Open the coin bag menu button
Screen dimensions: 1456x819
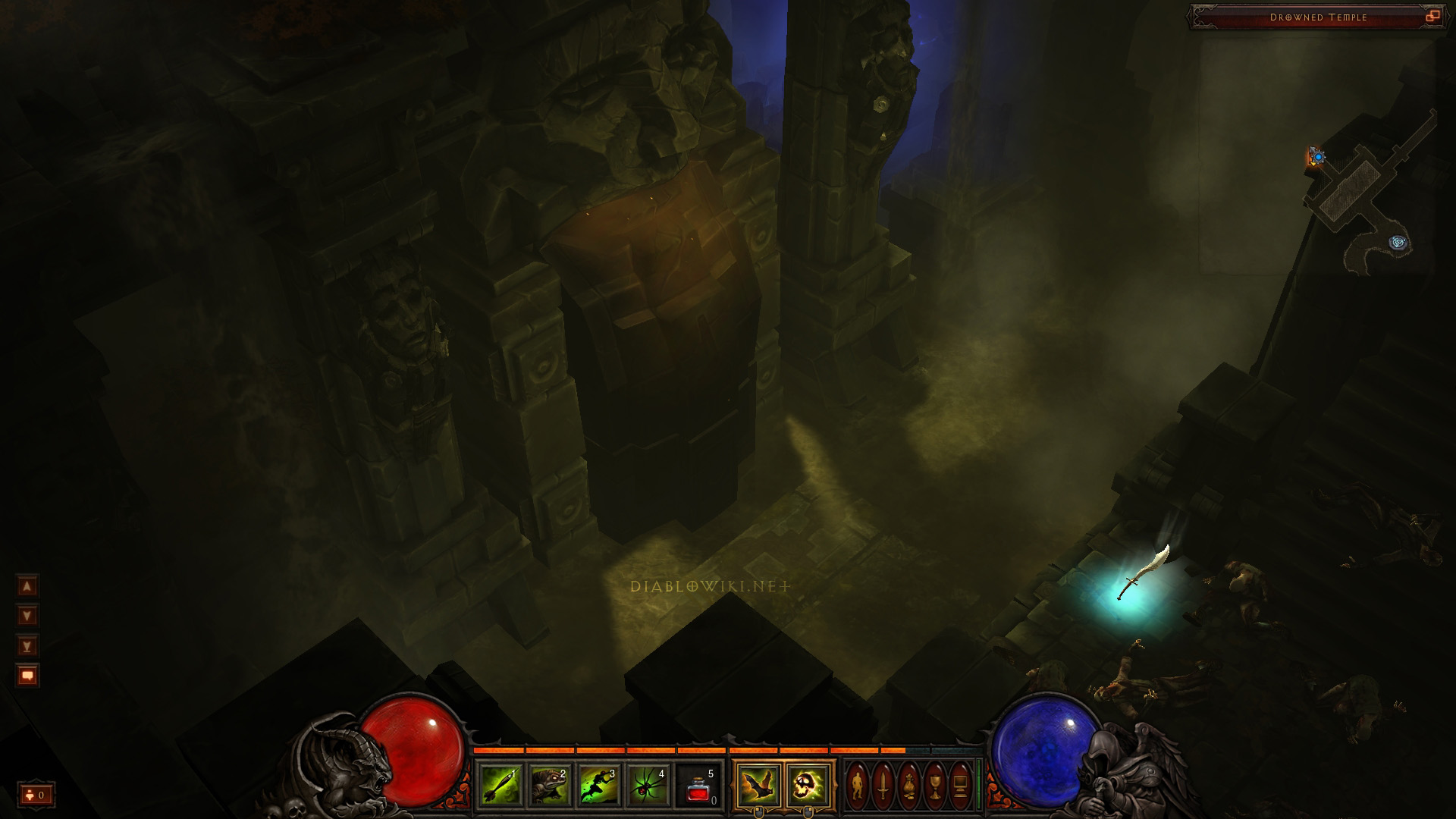909,786
